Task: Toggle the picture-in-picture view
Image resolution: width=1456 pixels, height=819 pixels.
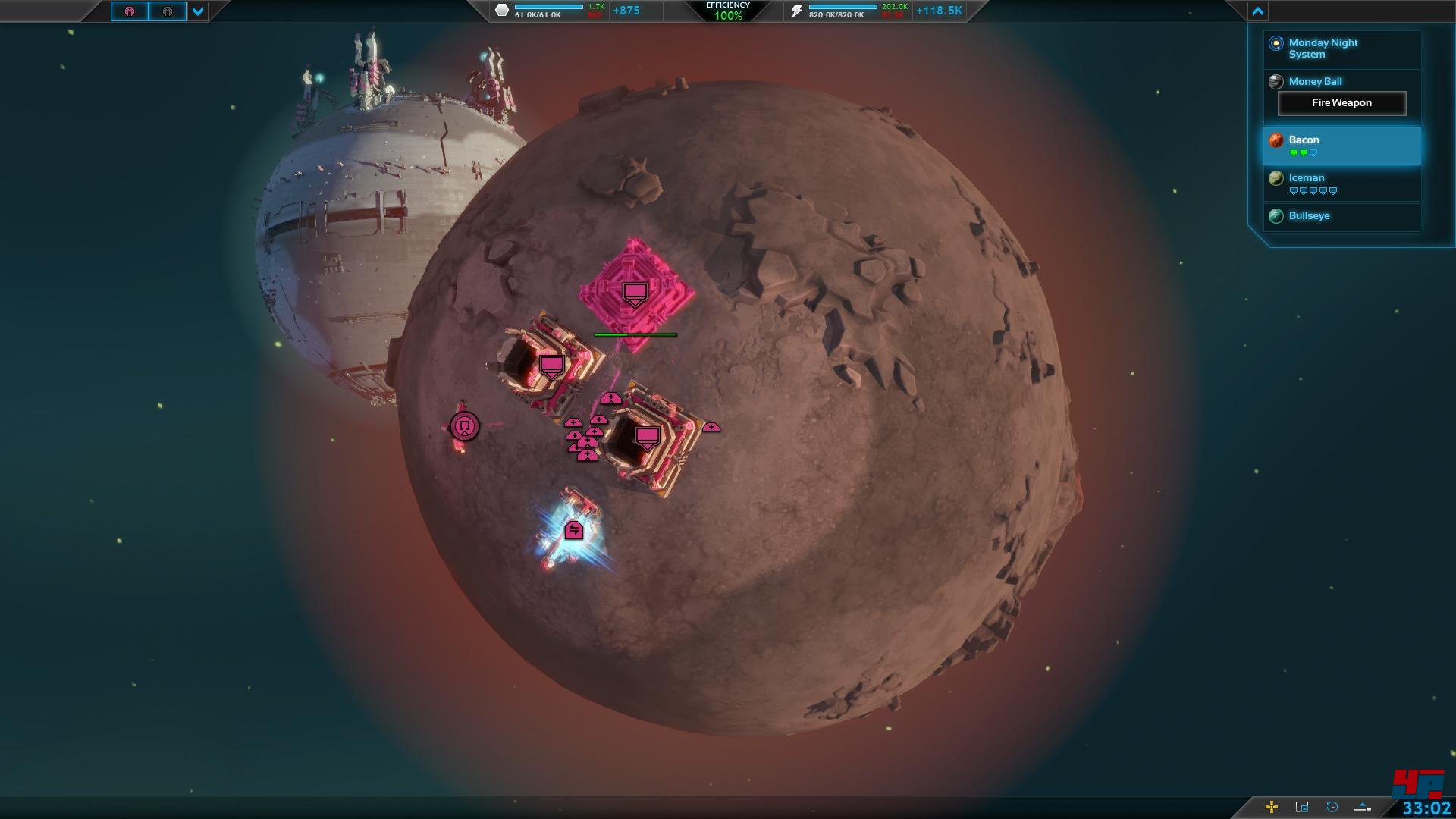Action: [x=1302, y=807]
